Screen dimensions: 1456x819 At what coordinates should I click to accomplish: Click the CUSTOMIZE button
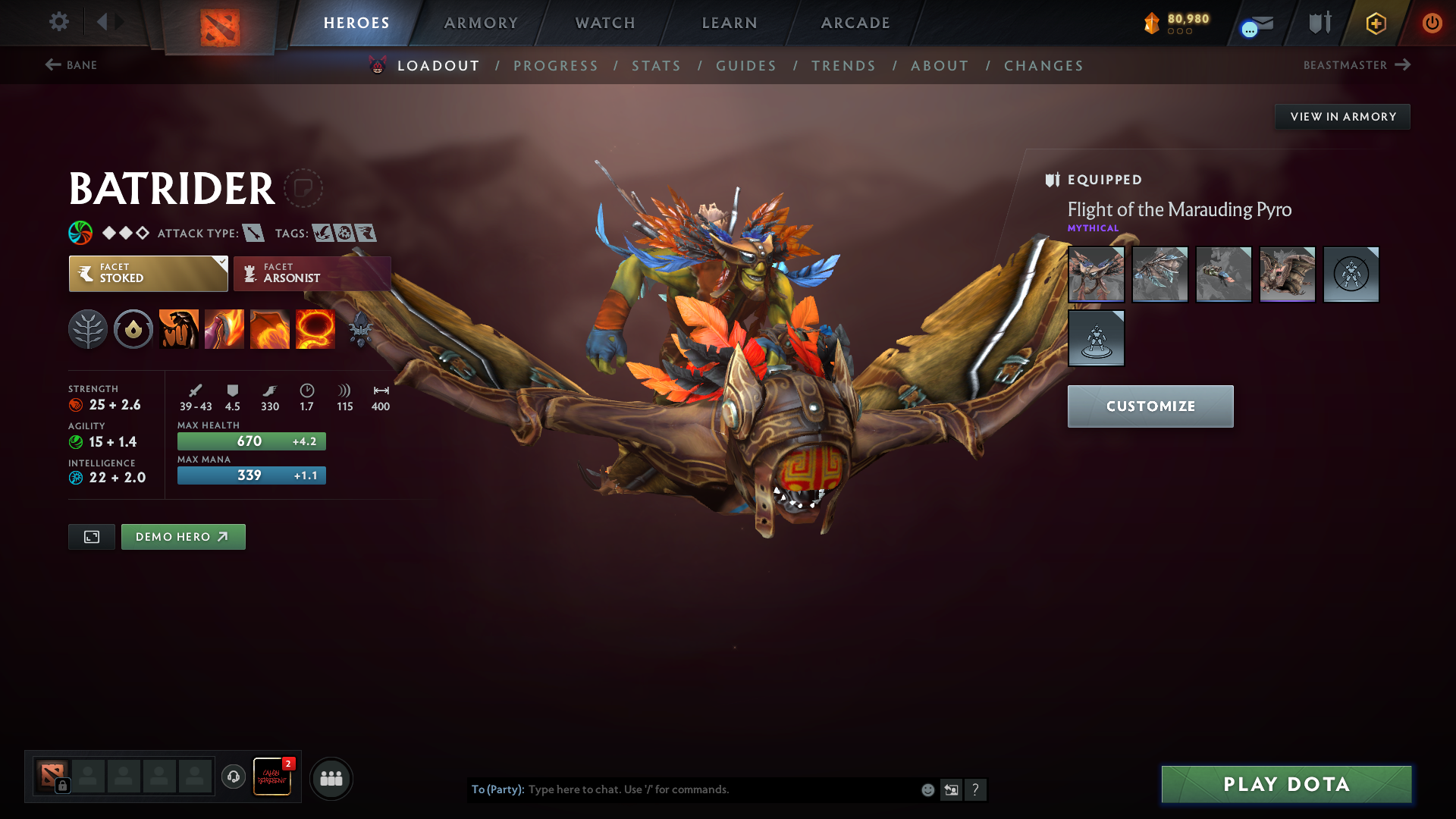click(1150, 406)
